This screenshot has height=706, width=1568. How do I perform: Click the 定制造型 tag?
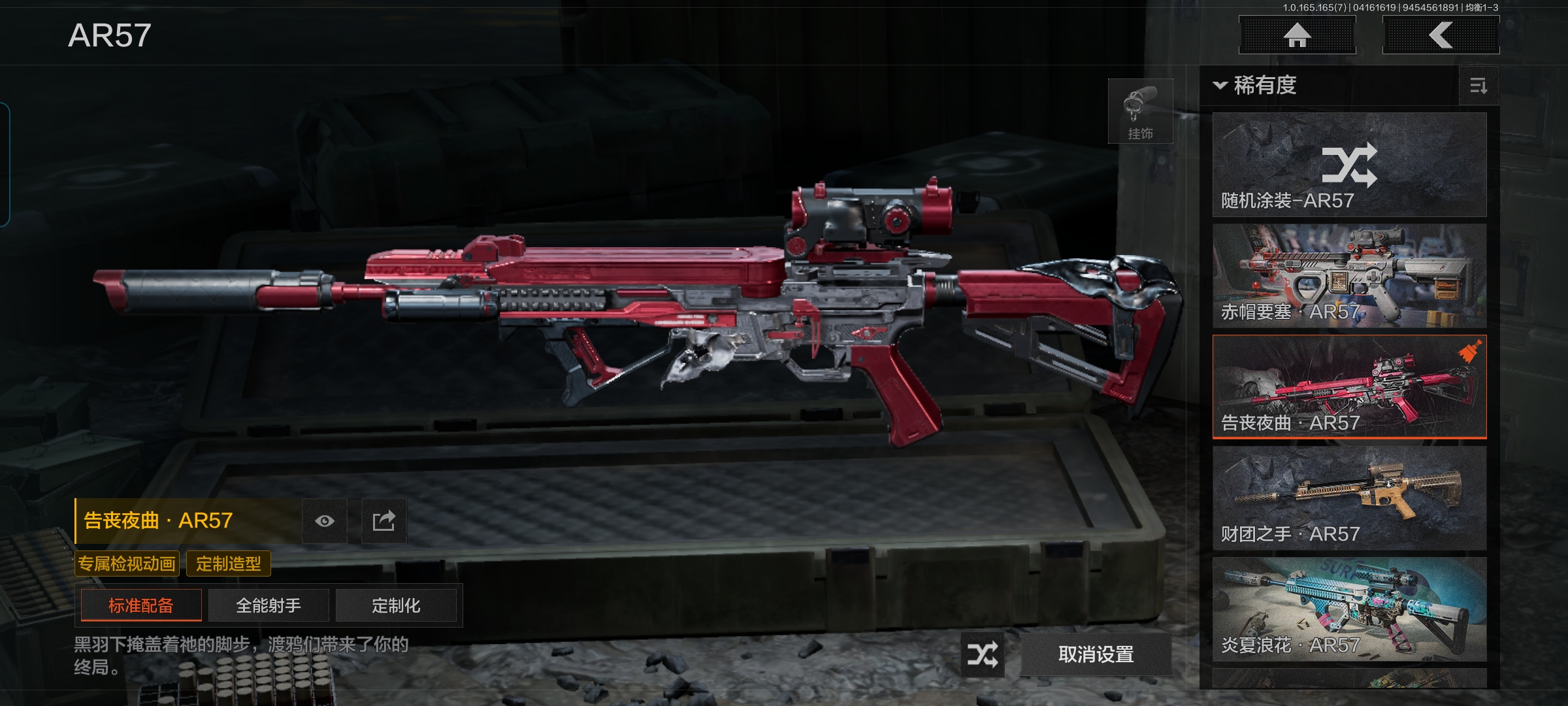229,563
